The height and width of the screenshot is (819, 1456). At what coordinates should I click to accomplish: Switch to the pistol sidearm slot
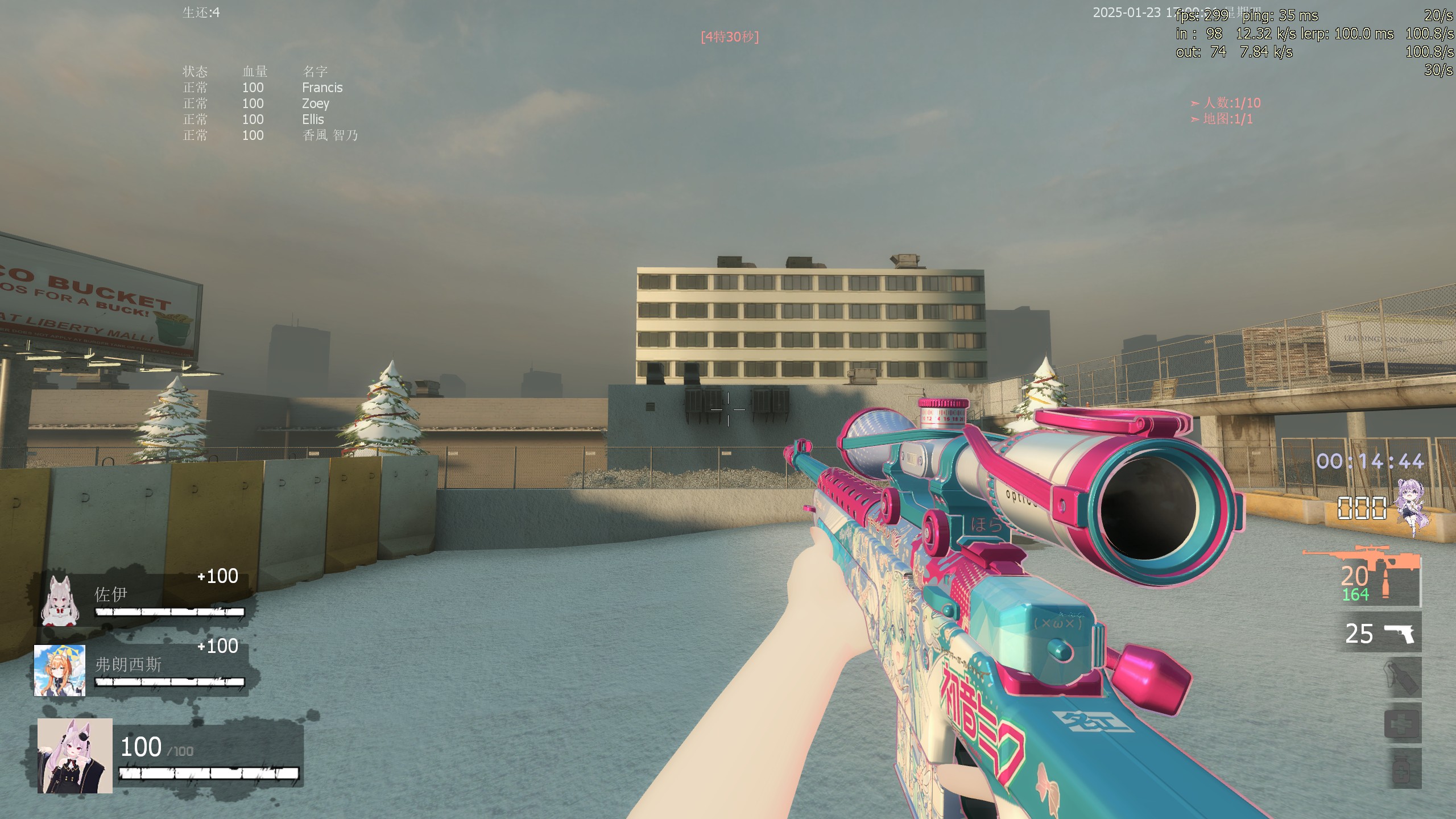click(x=1381, y=633)
